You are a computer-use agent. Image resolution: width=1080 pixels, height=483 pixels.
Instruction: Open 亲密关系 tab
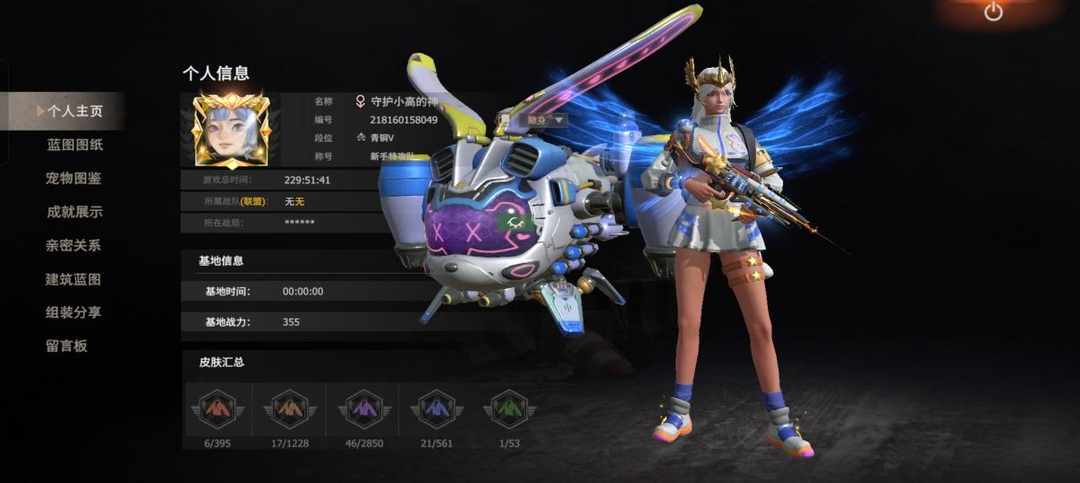pos(74,245)
